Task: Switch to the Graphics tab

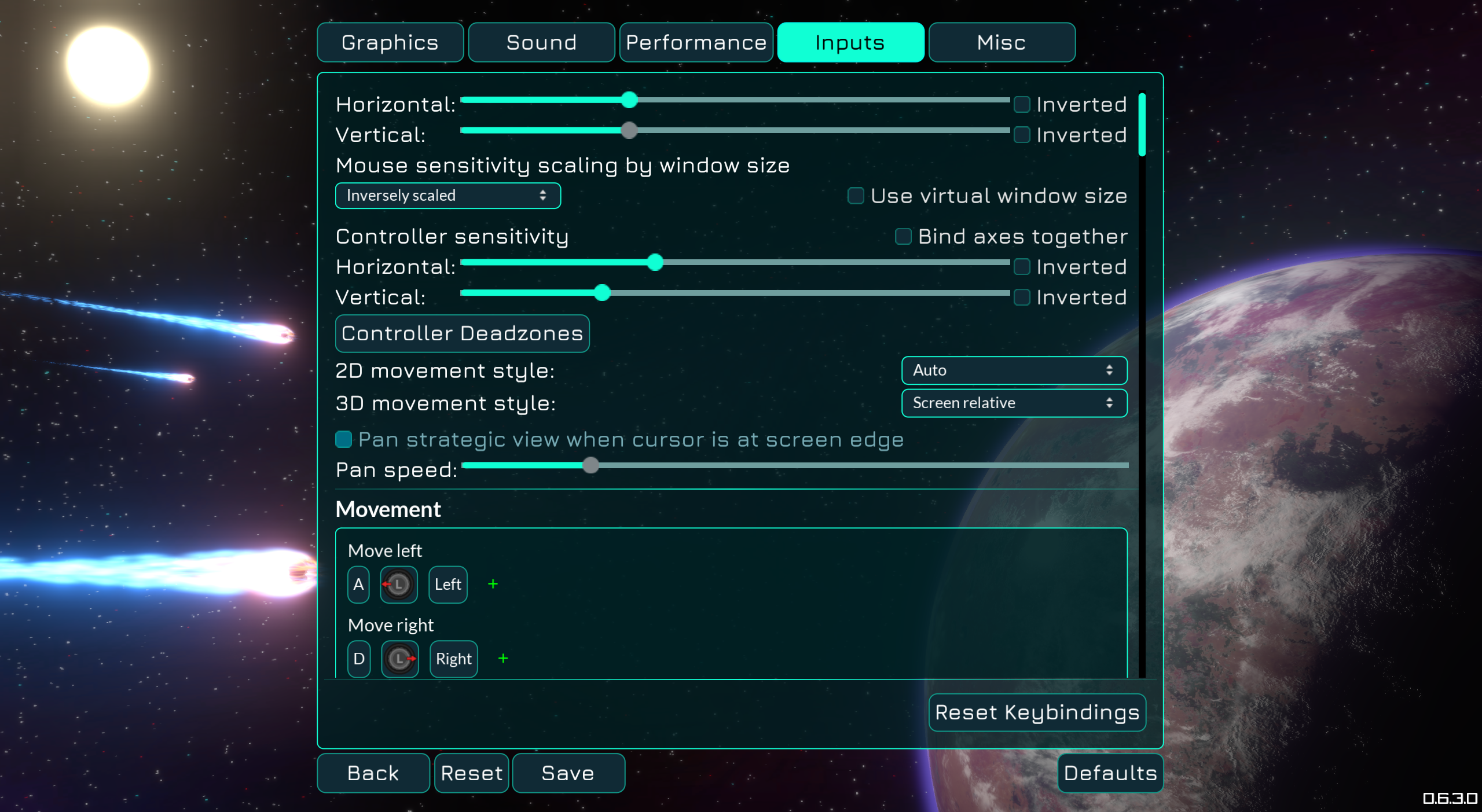Action: pyautogui.click(x=390, y=42)
